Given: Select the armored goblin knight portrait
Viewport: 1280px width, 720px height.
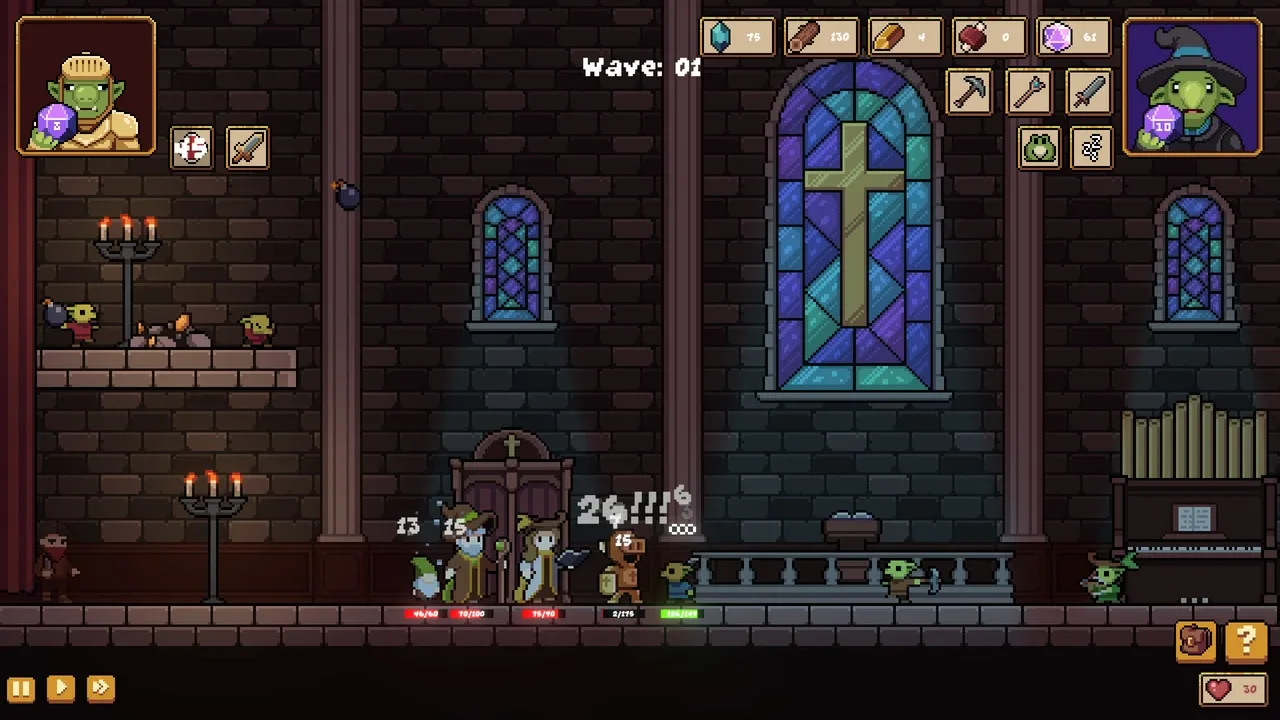Looking at the screenshot, I should (86, 86).
